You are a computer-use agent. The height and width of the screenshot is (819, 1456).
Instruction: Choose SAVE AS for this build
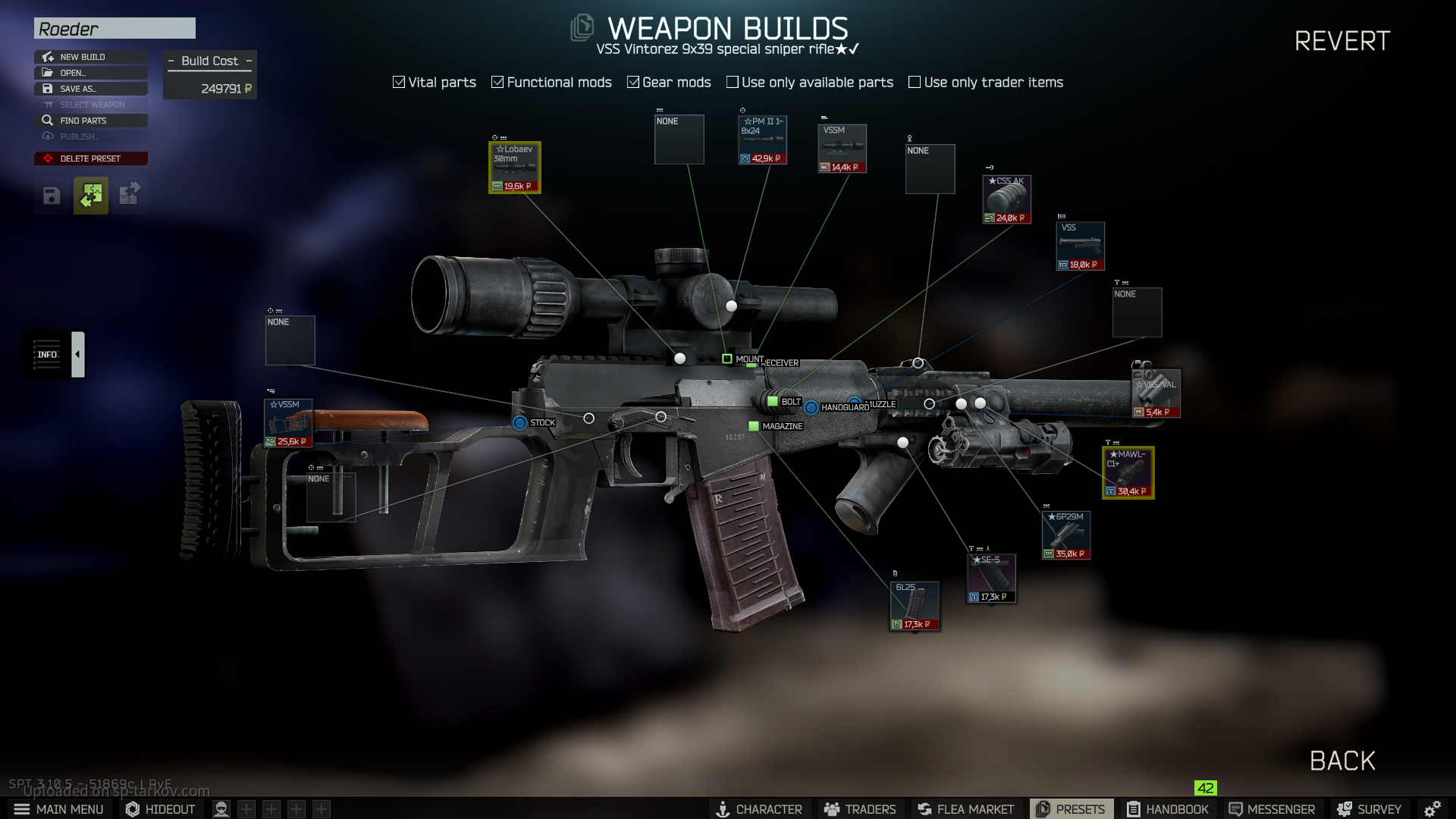pos(90,89)
